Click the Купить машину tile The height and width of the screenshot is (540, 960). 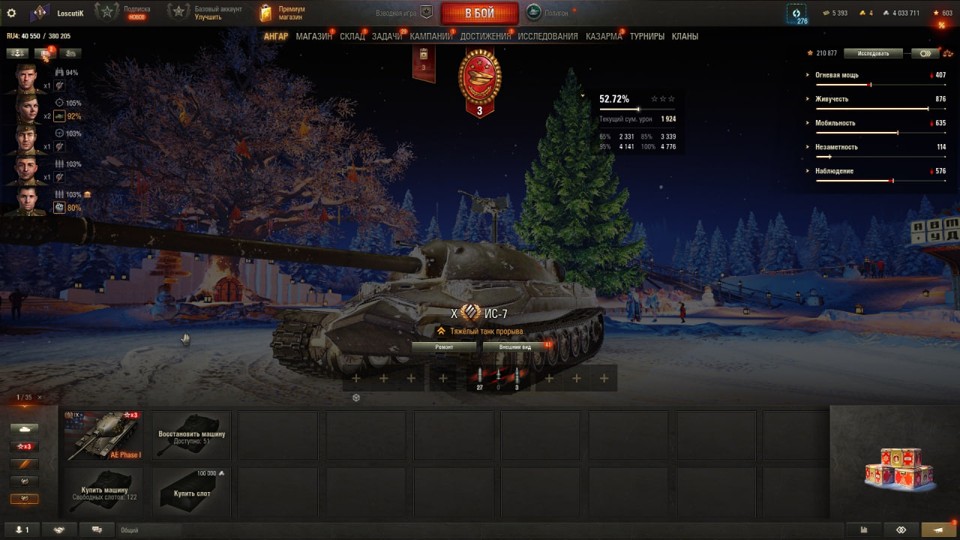tap(103, 491)
